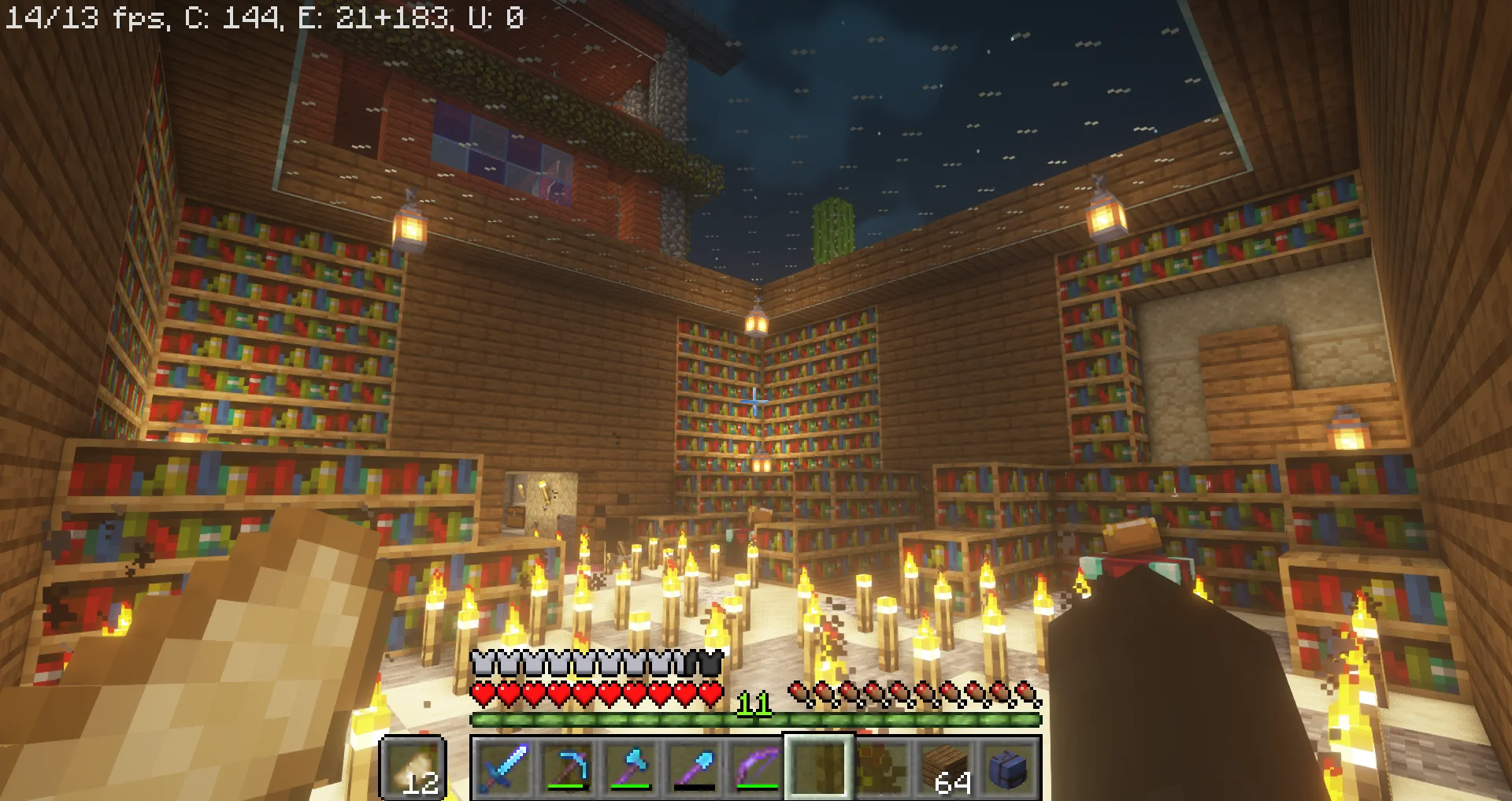Select the highlighted hotbar slot with the torch

pos(819,767)
